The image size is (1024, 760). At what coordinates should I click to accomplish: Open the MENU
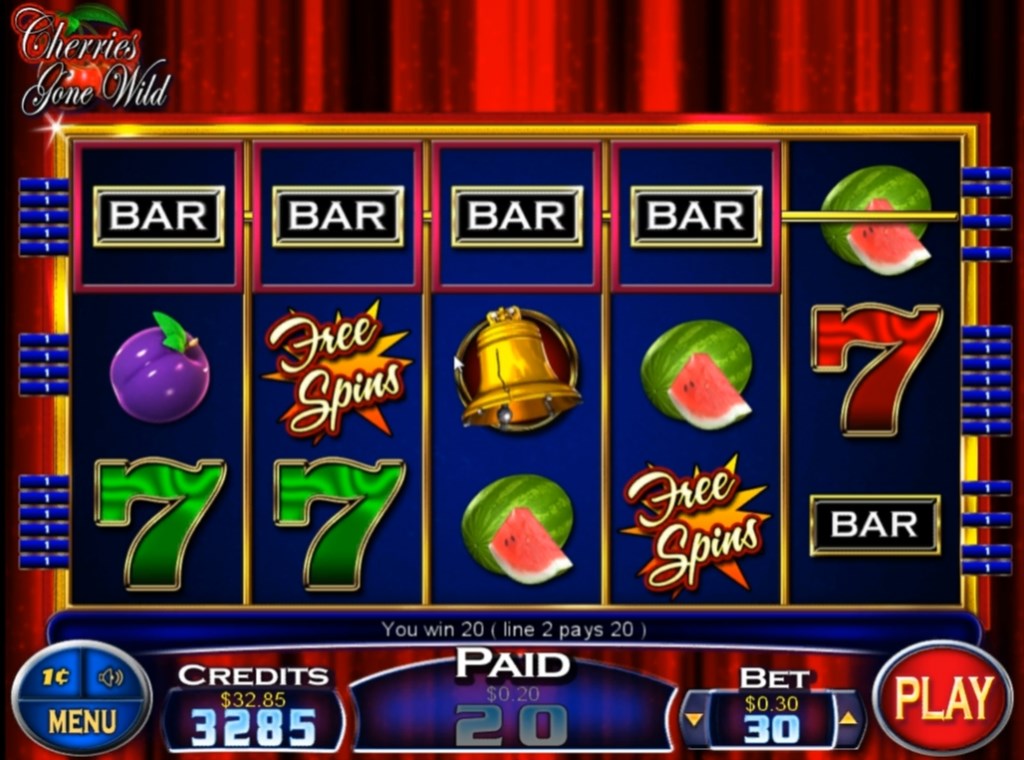click(x=82, y=721)
